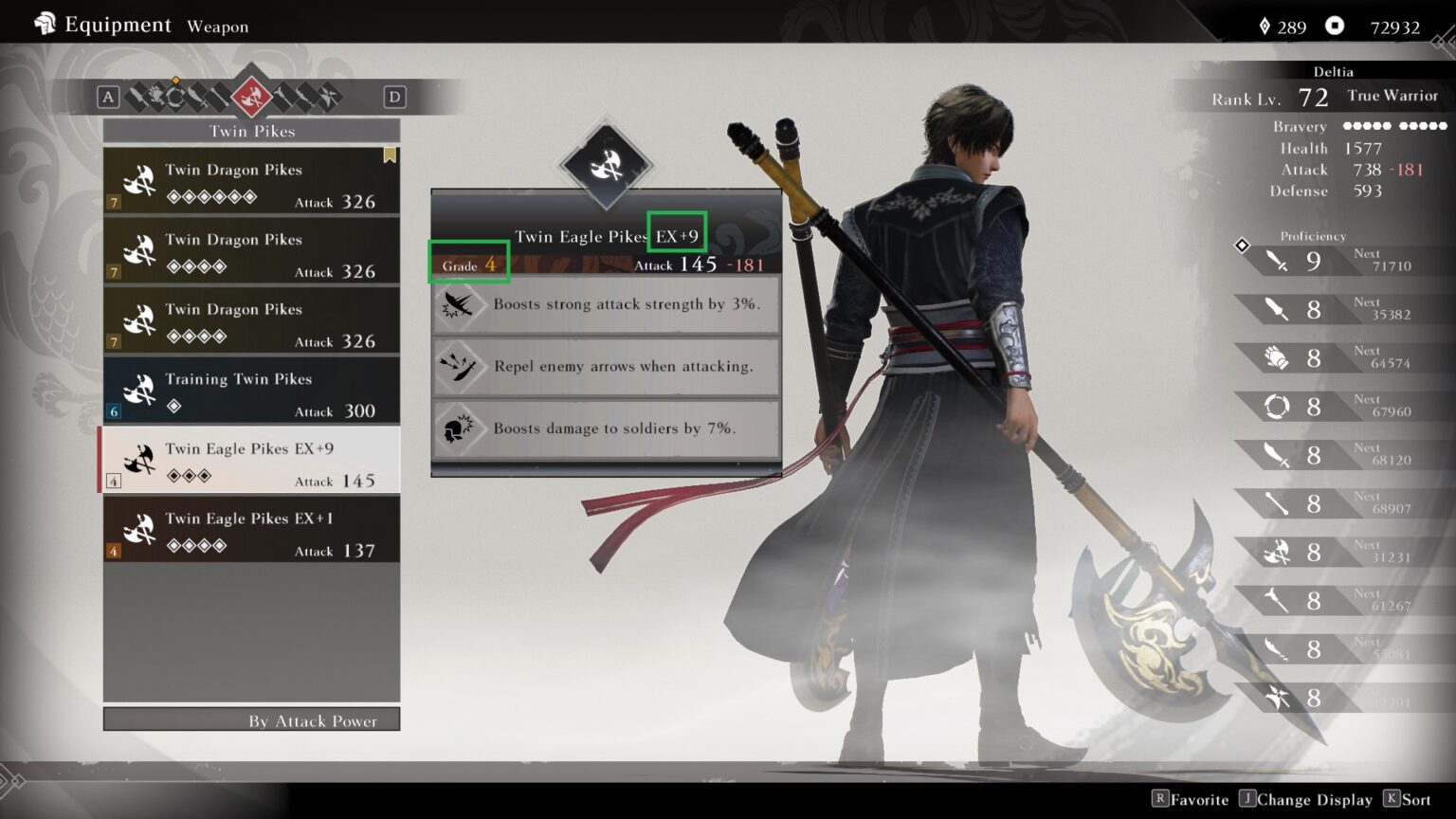Click the Weapon menu label in header
Screen dimensions: 1456x819
(x=217, y=27)
